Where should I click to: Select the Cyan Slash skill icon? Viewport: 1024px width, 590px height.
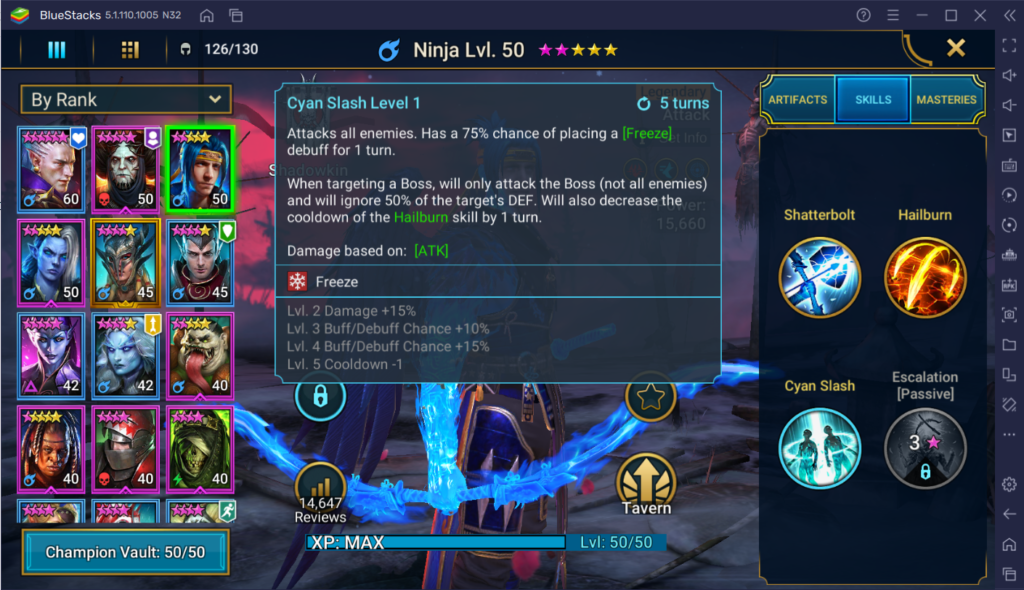point(820,449)
